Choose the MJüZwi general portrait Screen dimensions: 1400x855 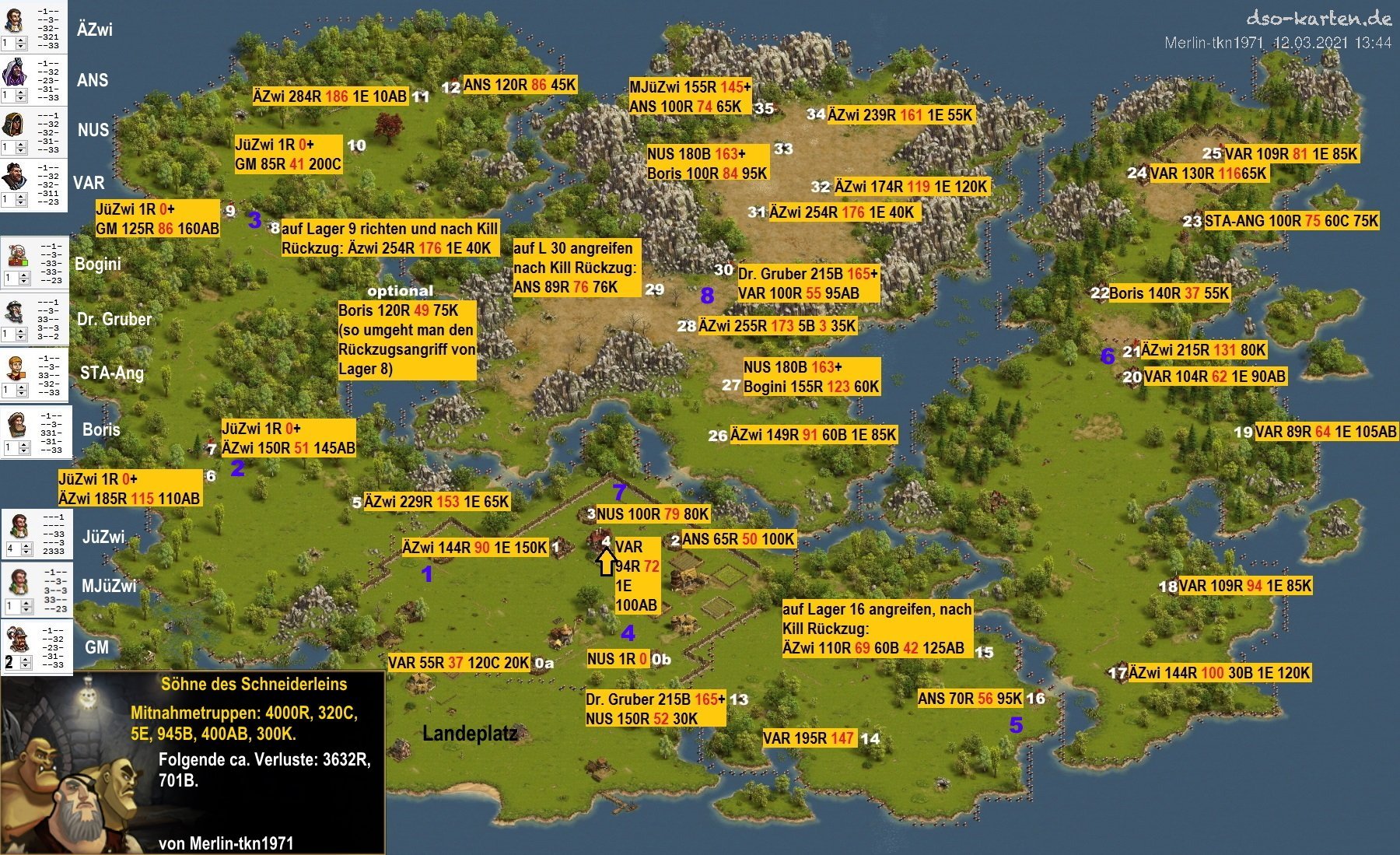19,581
